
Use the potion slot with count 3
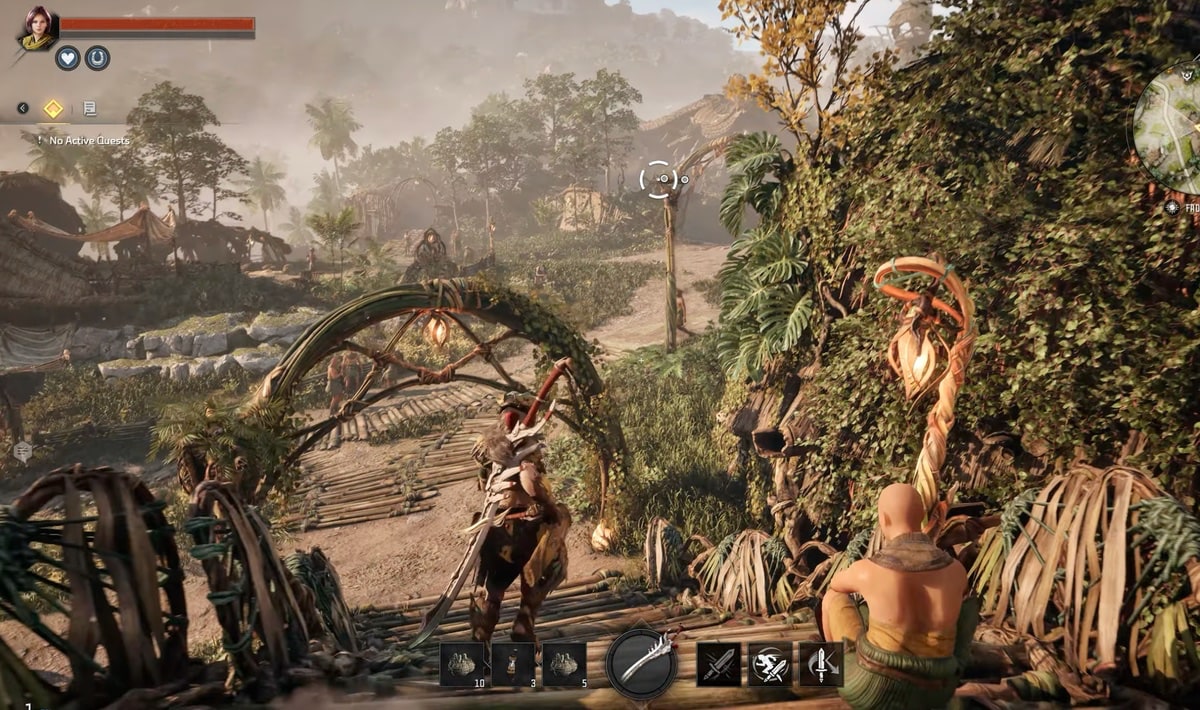pyautogui.click(x=513, y=664)
